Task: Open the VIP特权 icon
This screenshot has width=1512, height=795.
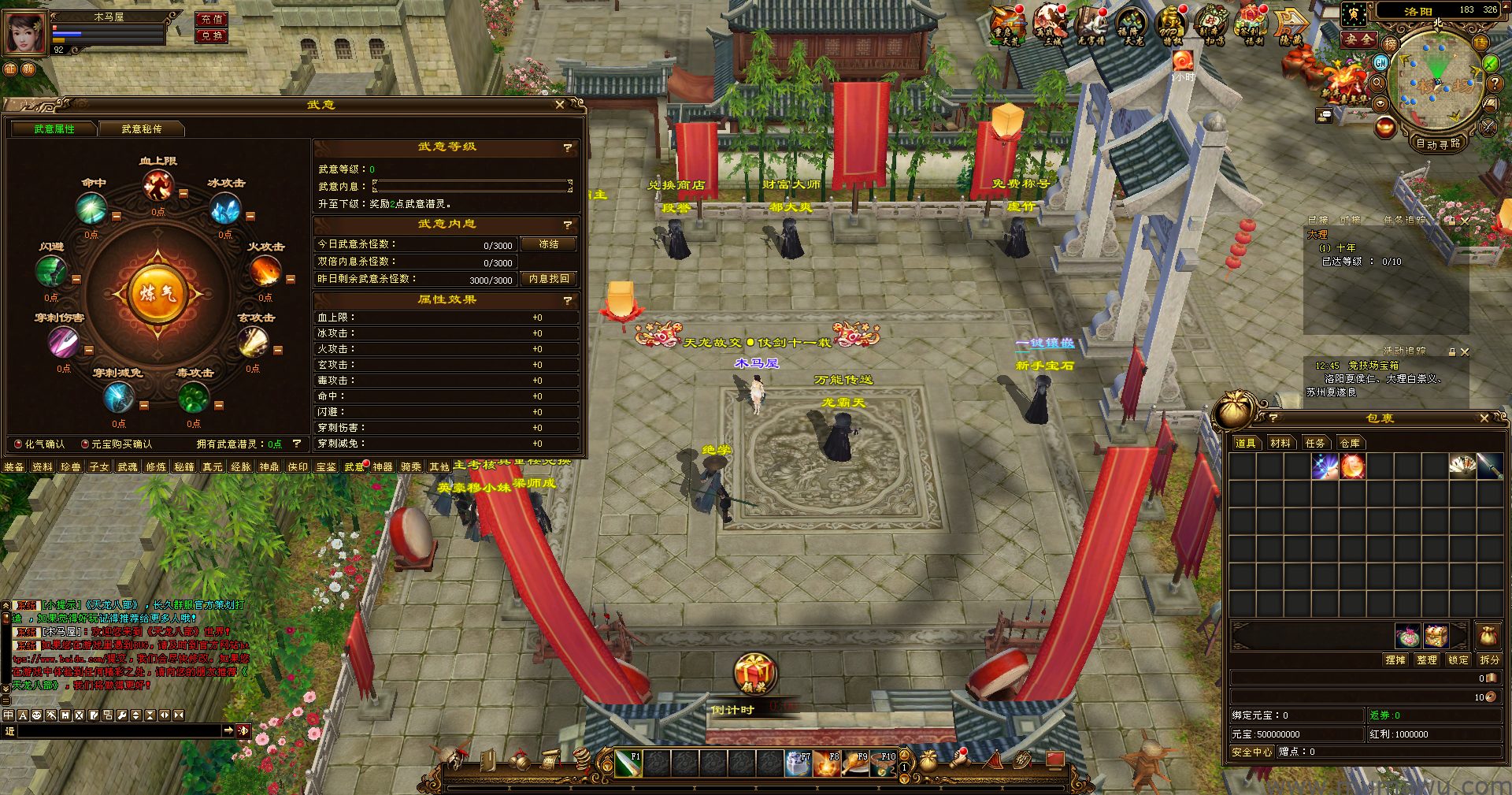Action: click(1171, 27)
